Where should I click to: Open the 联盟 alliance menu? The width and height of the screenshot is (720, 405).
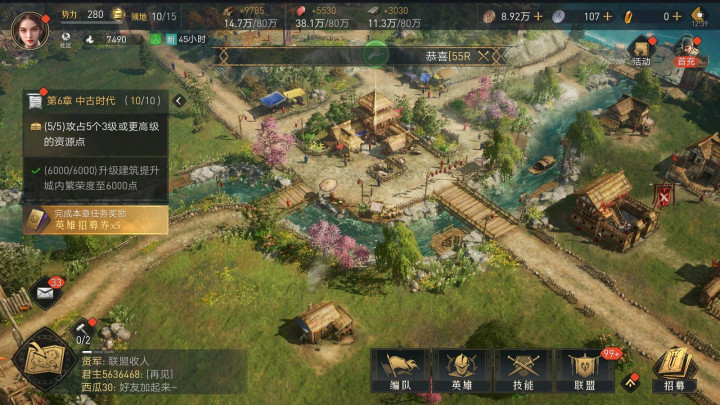coord(586,372)
